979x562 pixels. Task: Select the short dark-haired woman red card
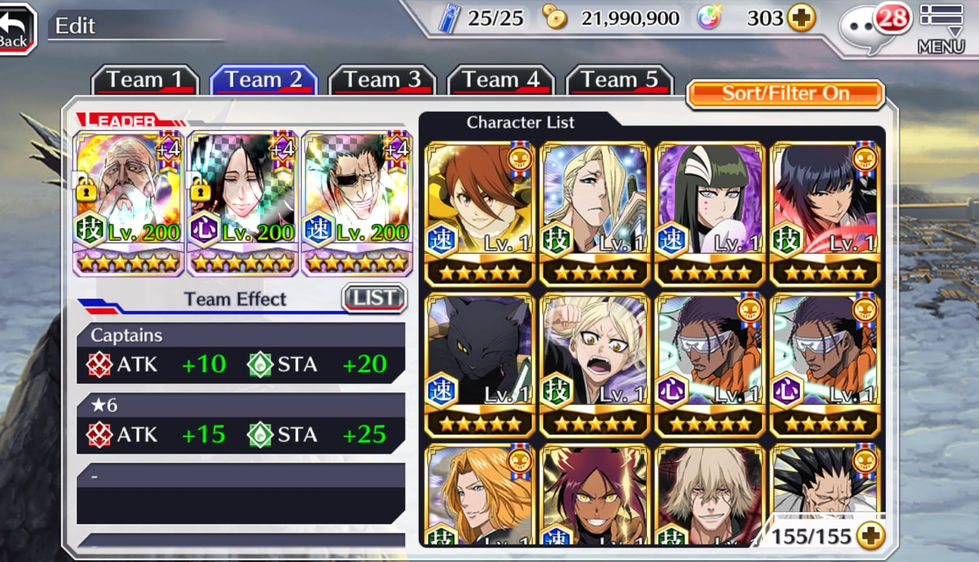coord(825,214)
